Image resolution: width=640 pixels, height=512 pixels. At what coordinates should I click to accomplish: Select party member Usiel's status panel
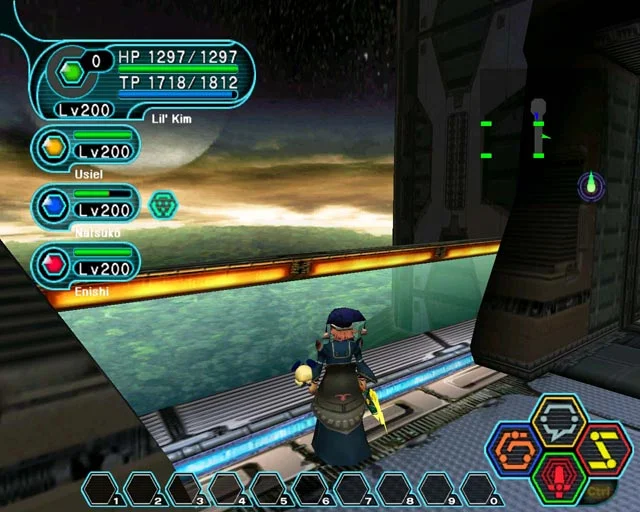86,147
